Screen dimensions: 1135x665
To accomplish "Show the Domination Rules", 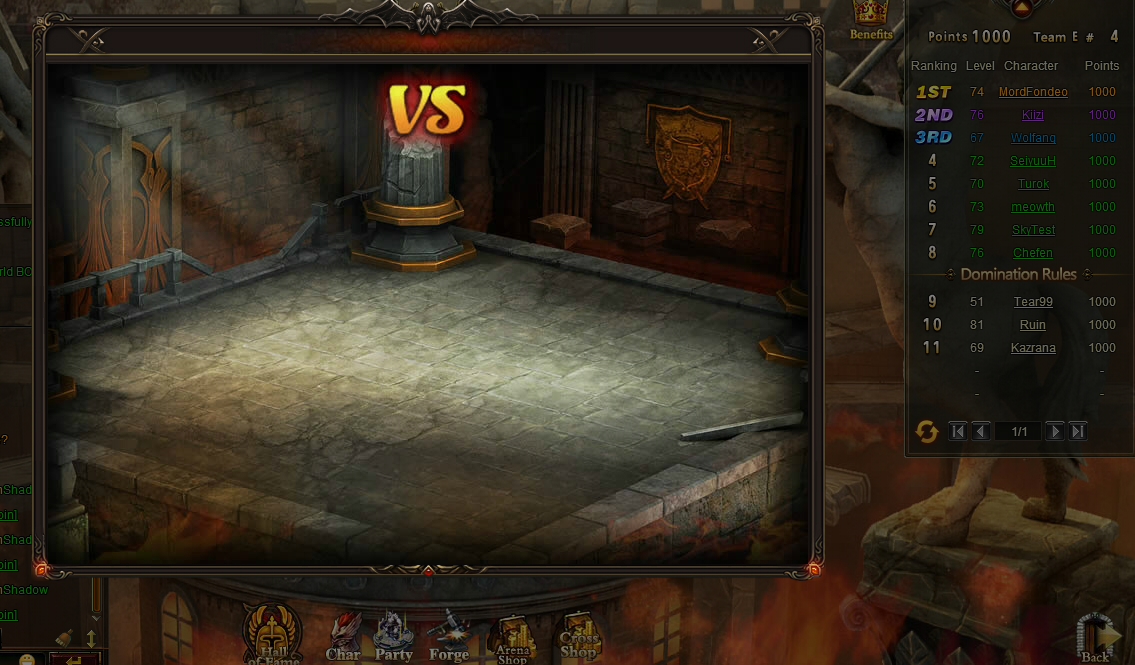I will pyautogui.click(x=1018, y=274).
